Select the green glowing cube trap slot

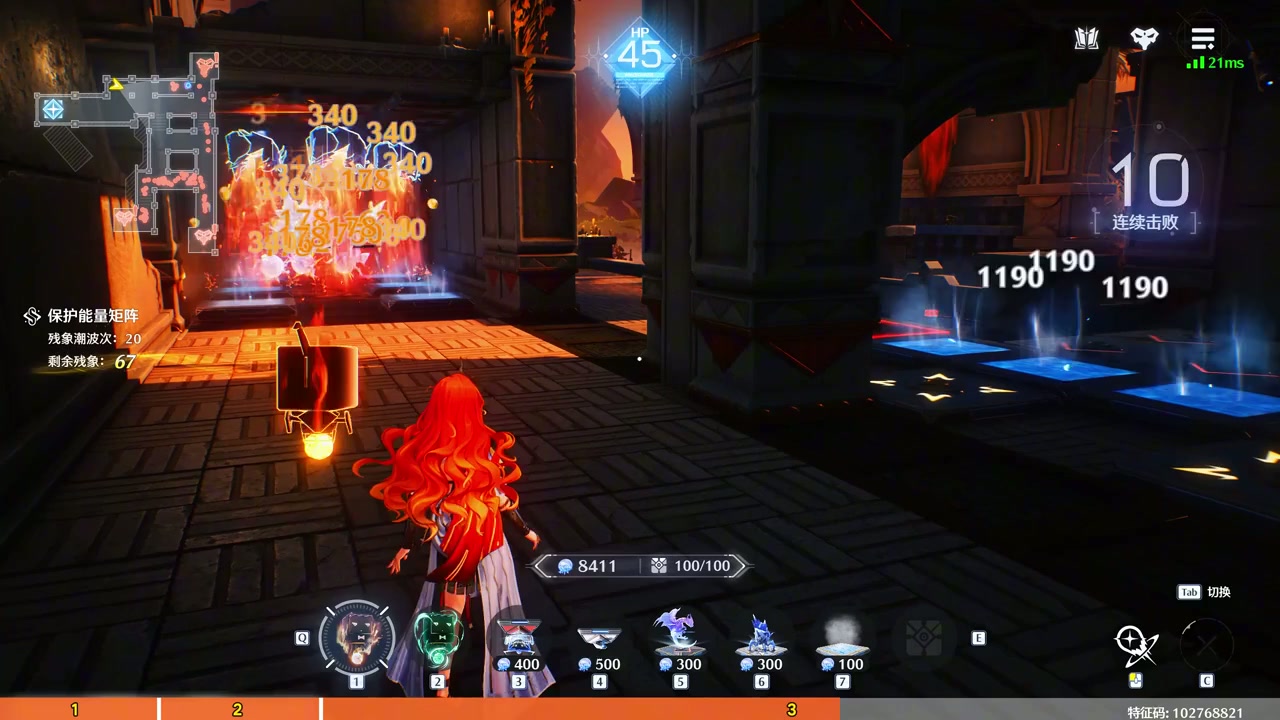click(x=437, y=637)
